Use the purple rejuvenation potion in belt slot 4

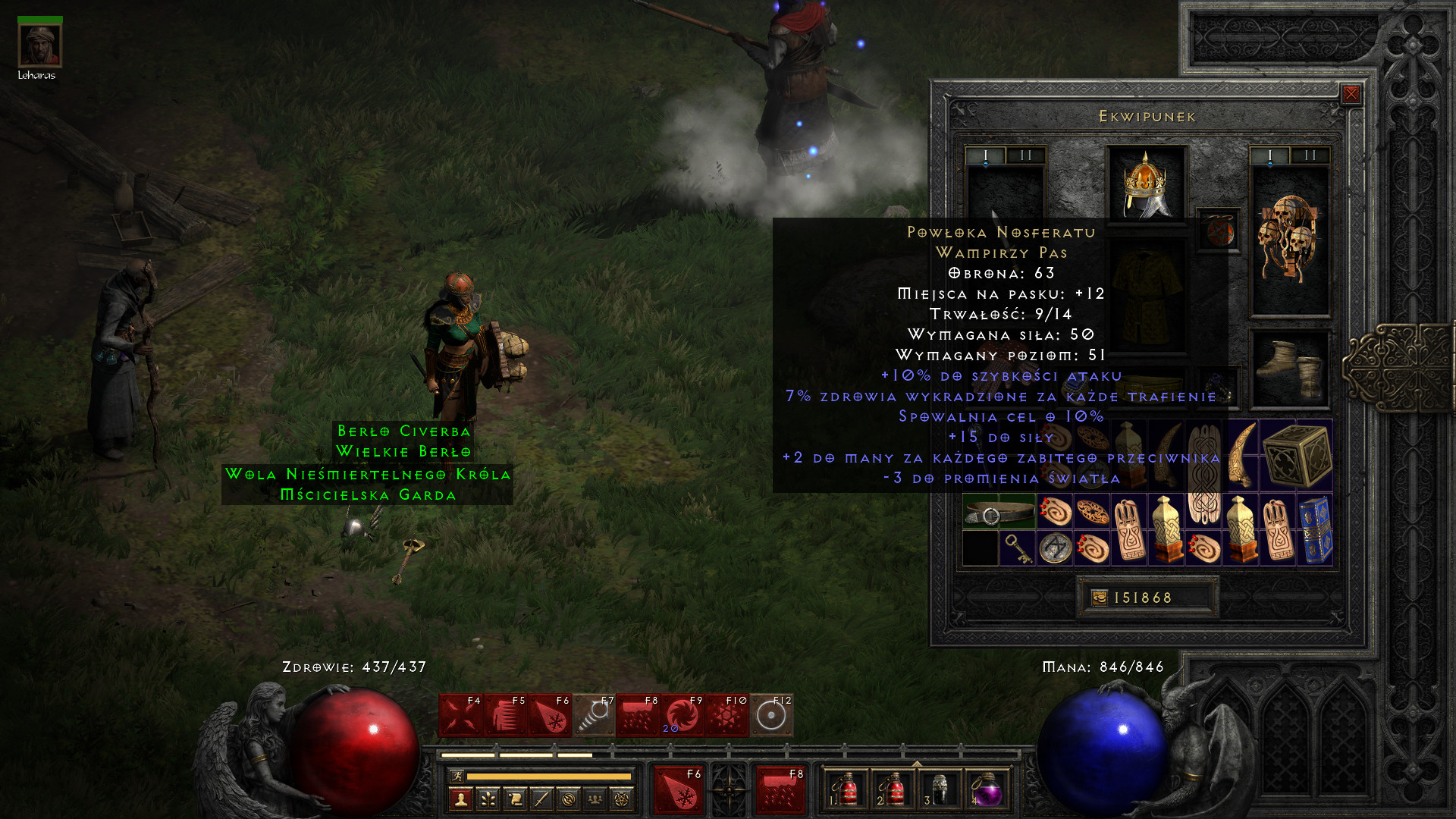(986, 791)
